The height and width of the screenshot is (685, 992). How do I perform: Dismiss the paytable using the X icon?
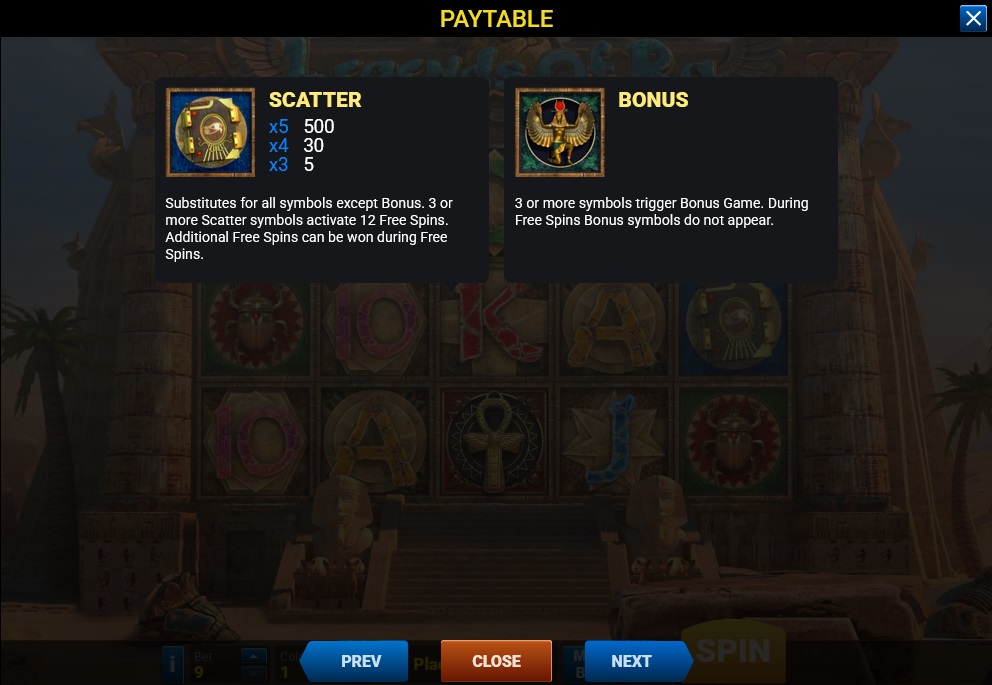(x=973, y=19)
